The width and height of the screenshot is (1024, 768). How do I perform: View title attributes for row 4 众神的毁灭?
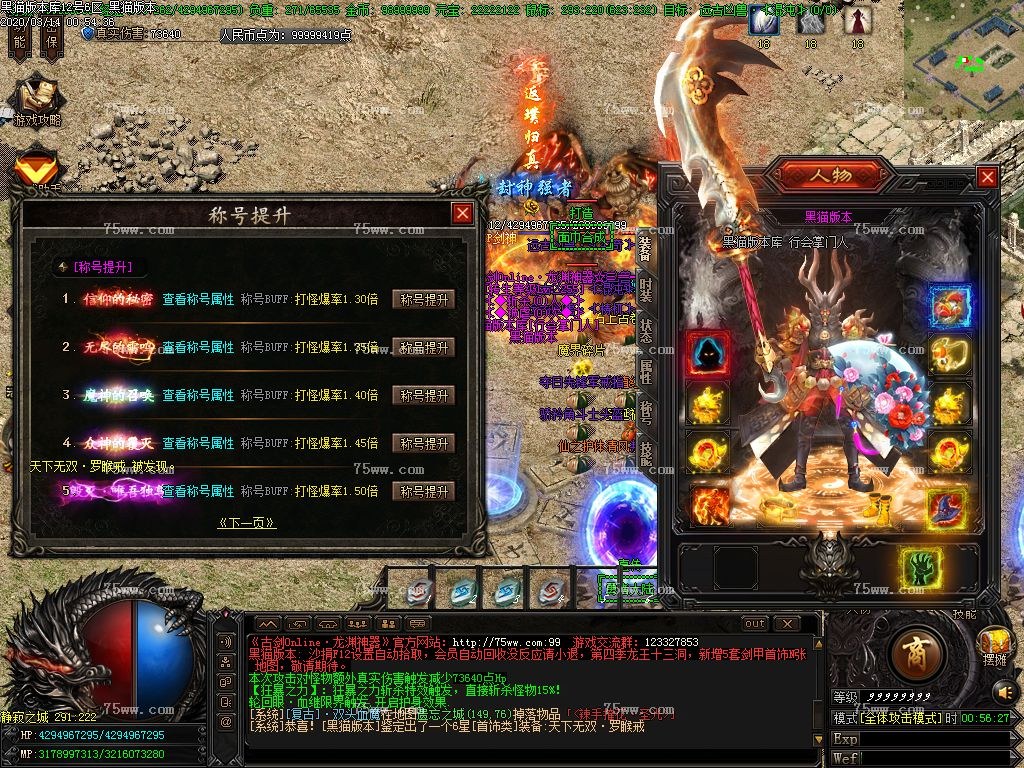pyautogui.click(x=198, y=443)
